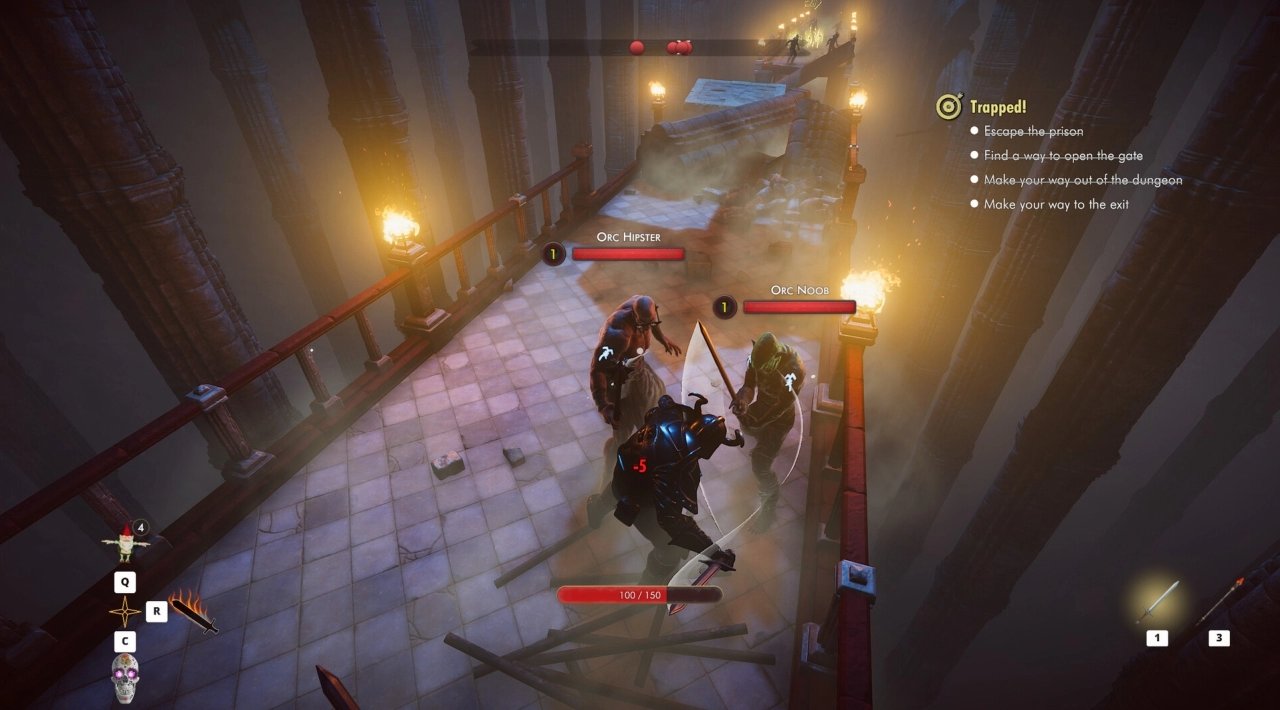Switch to the fire-tipped staff weapon
This screenshot has width=1280, height=710.
pos(1218,602)
